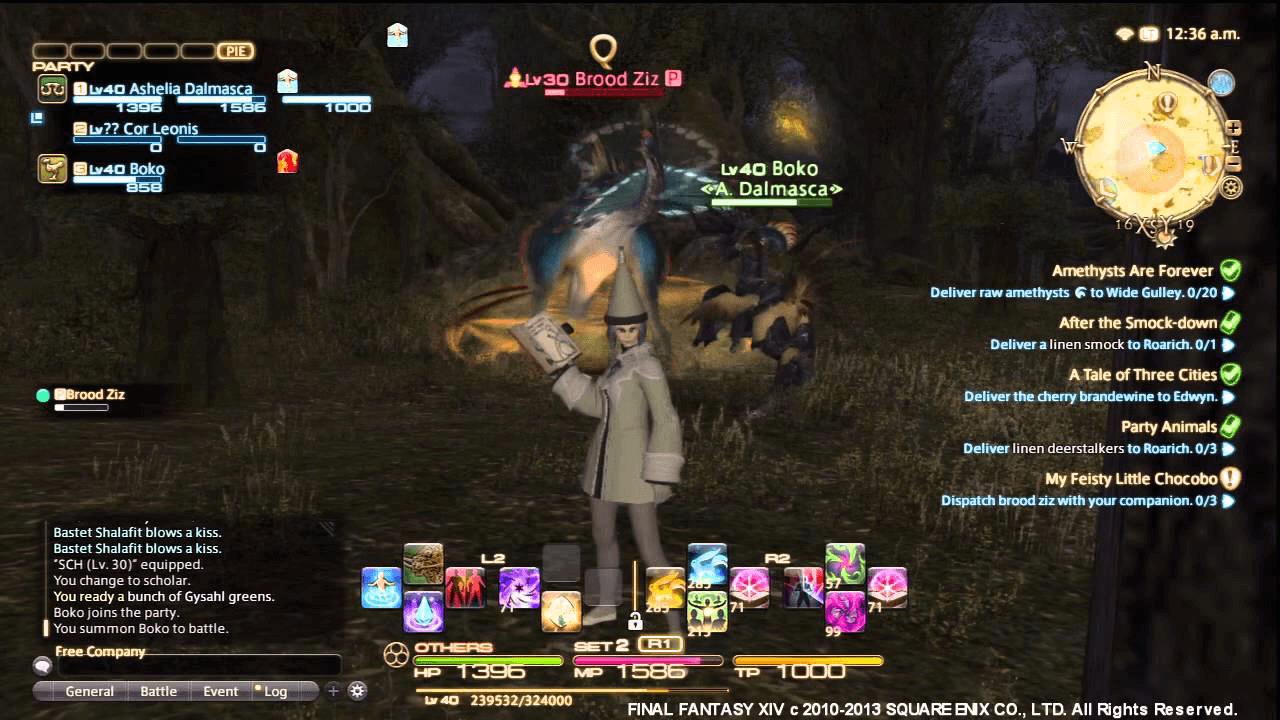1280x720 pixels.
Task: Click the speech bubble chat channel icon
Action: click(x=42, y=665)
